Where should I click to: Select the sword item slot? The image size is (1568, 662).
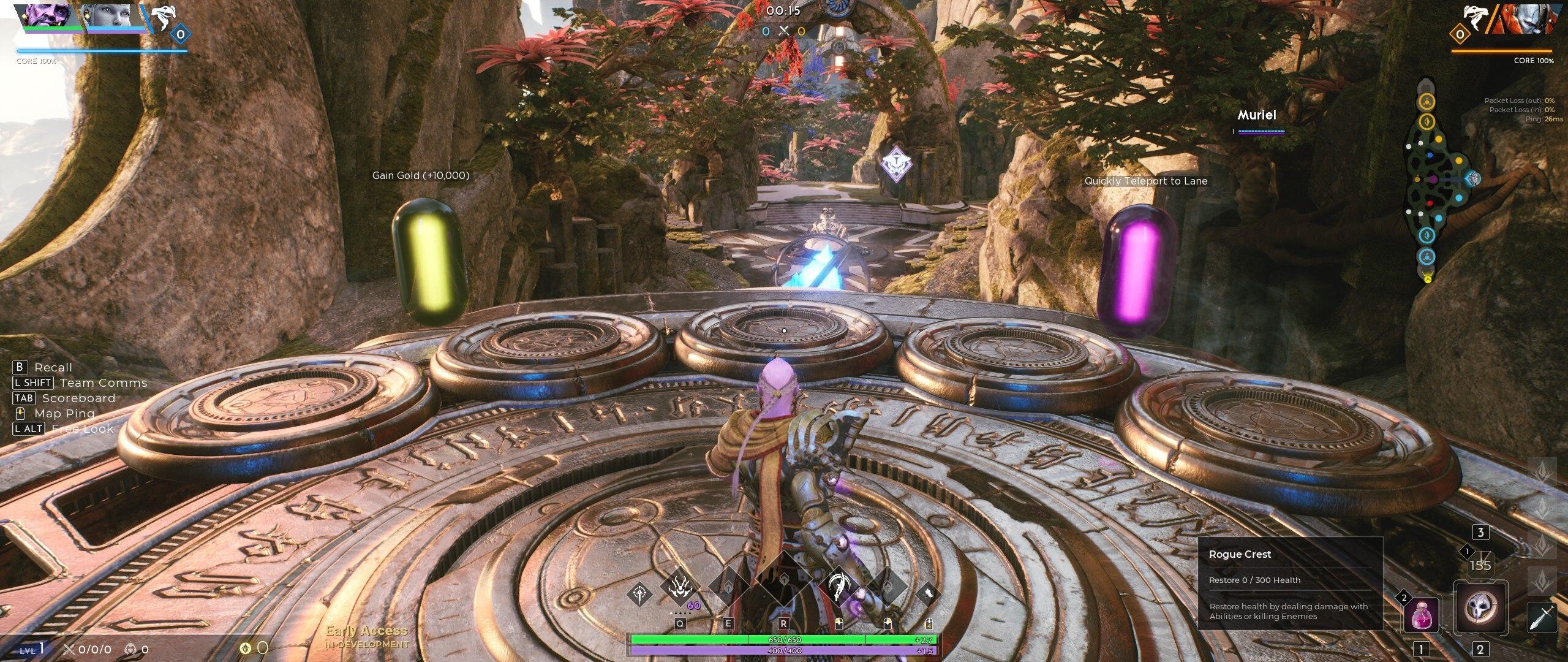coord(1541,617)
